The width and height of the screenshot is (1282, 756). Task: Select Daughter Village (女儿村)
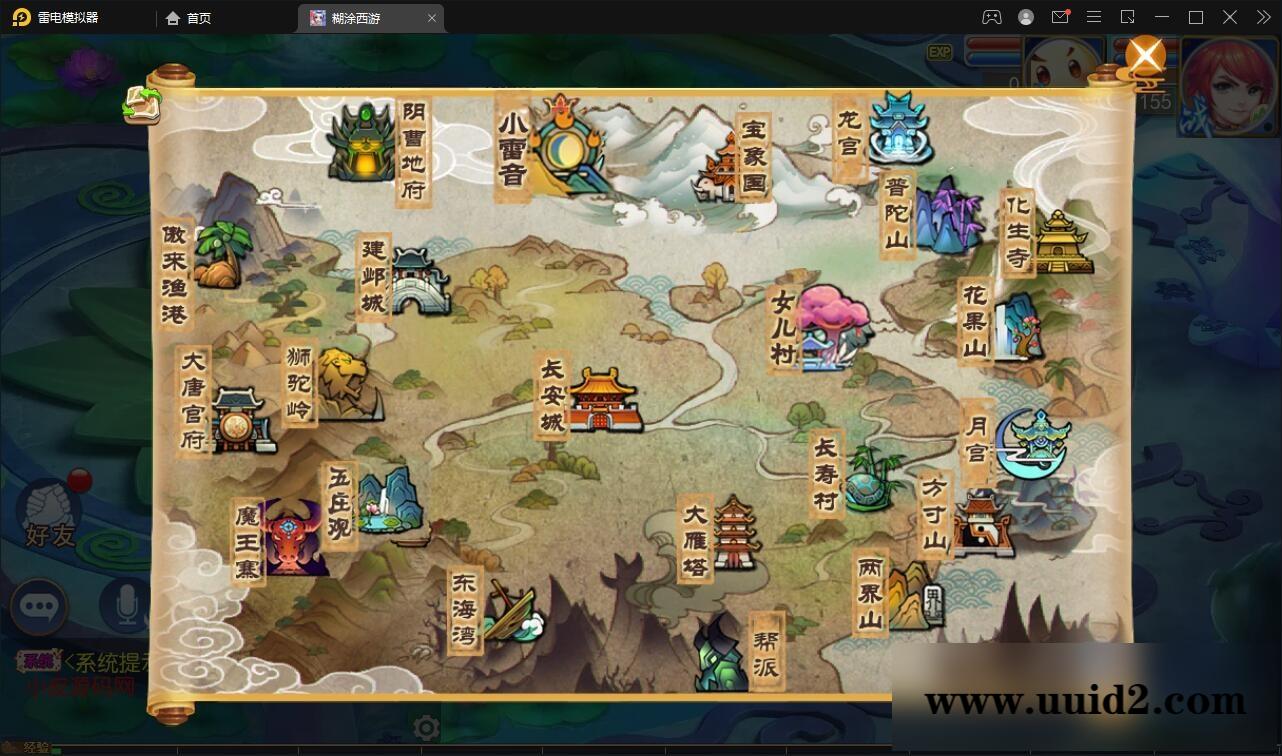pyautogui.click(x=835, y=325)
